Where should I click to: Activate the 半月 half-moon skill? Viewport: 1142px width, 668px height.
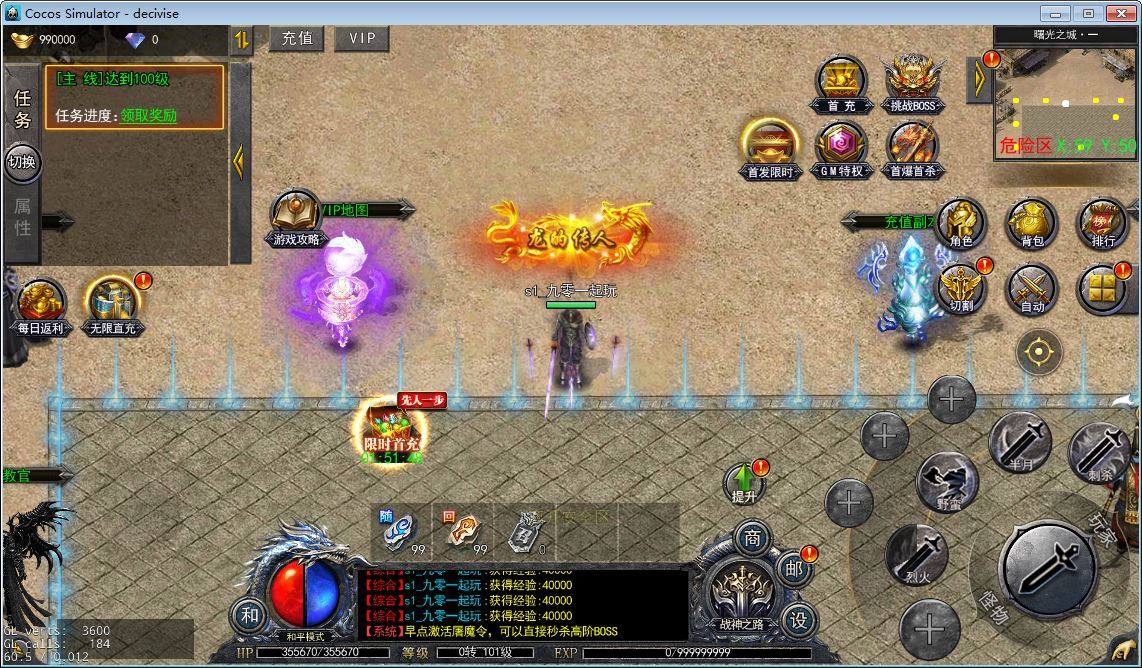click(x=1019, y=445)
